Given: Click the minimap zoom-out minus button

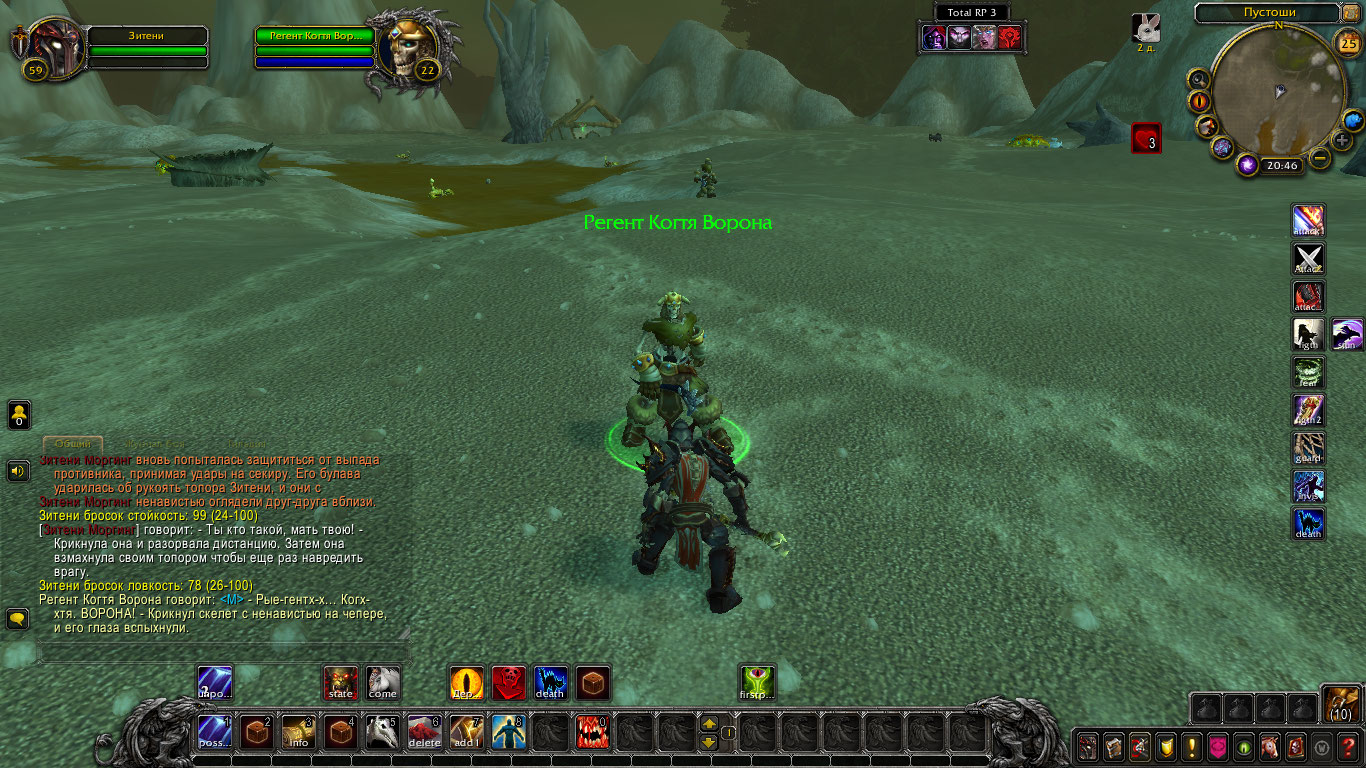Looking at the screenshot, I should pos(1321,158).
